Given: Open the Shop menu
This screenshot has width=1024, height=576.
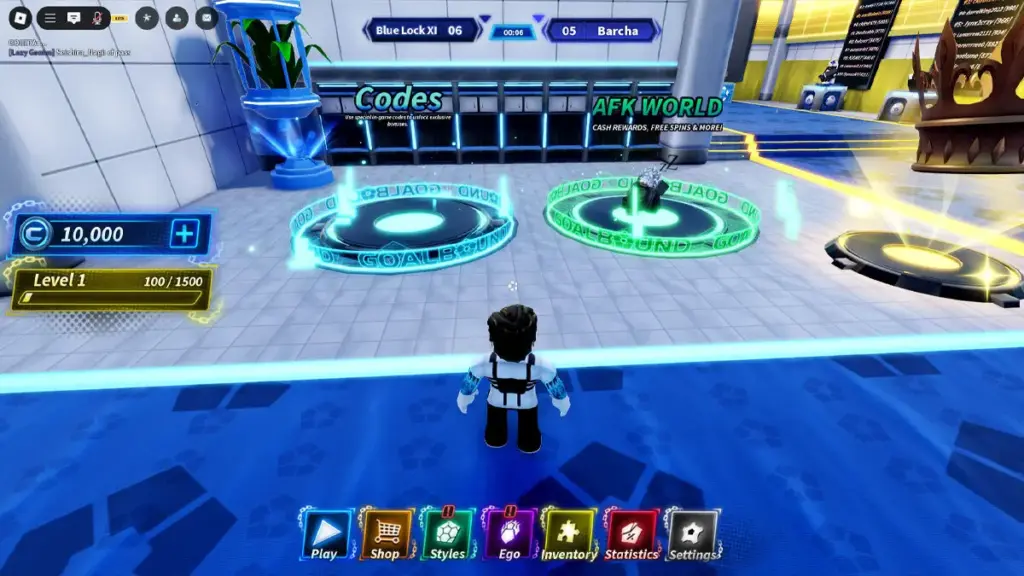Looking at the screenshot, I should [385, 535].
